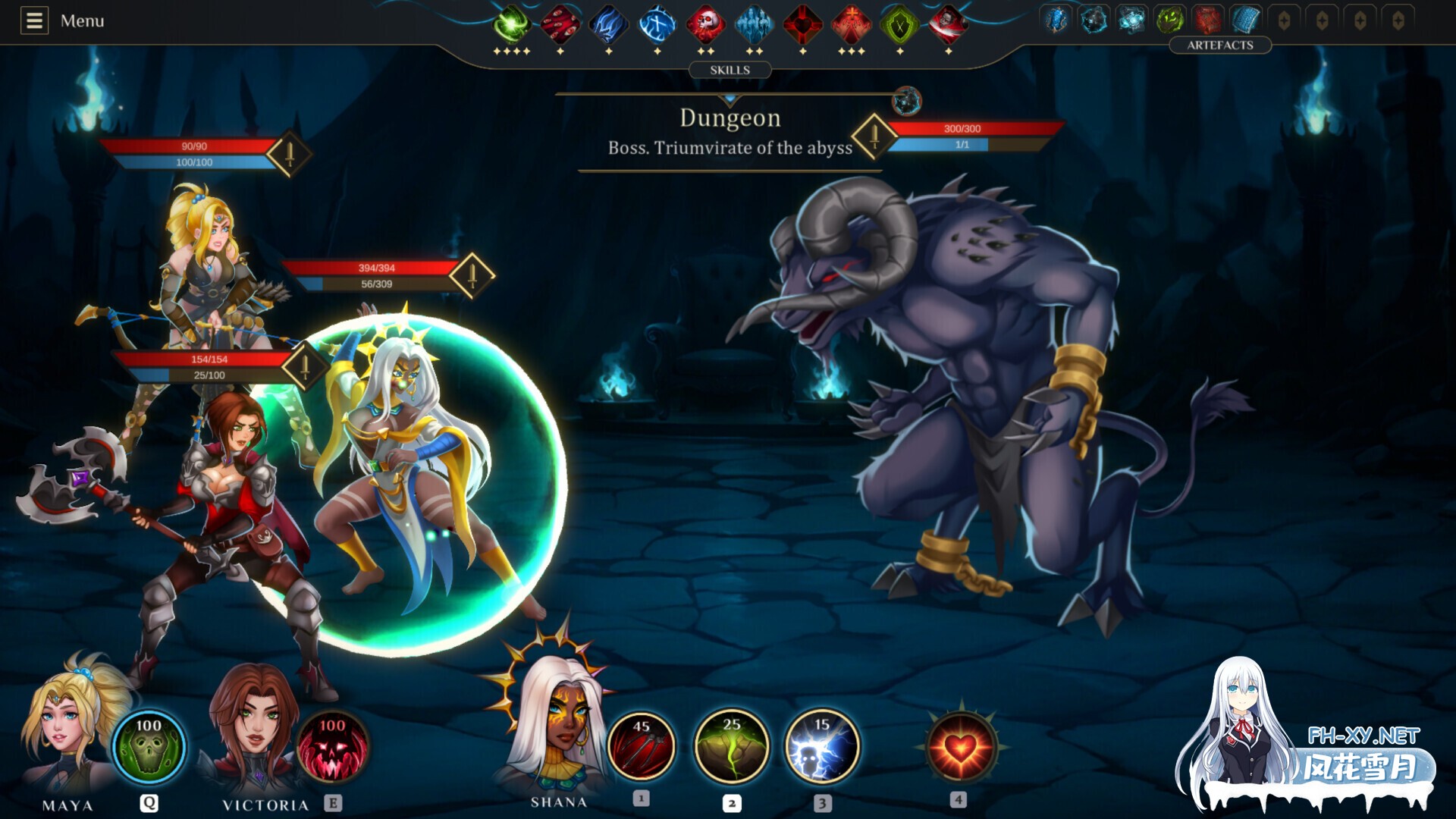Use Shana's lightning skull ability
Viewport: 1456px width, 819px height.
click(822, 746)
